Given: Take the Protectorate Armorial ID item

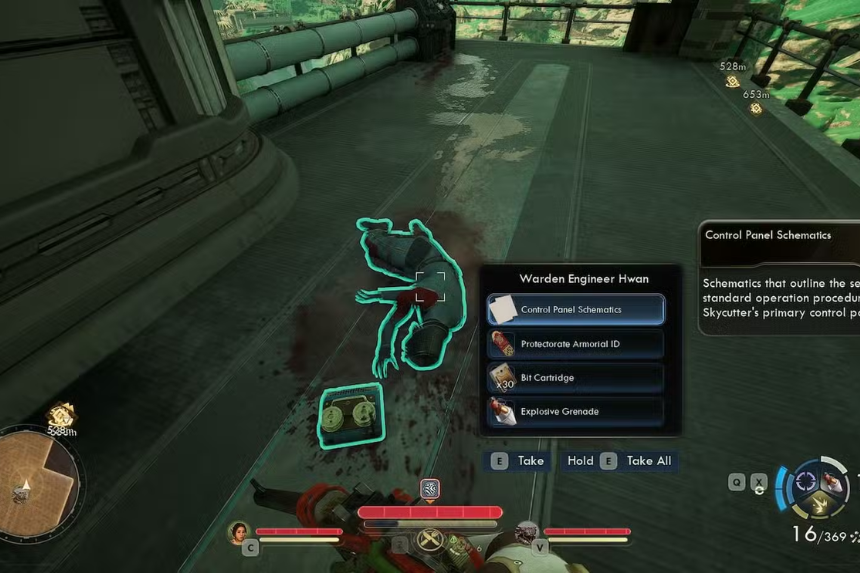Looking at the screenshot, I should [575, 344].
